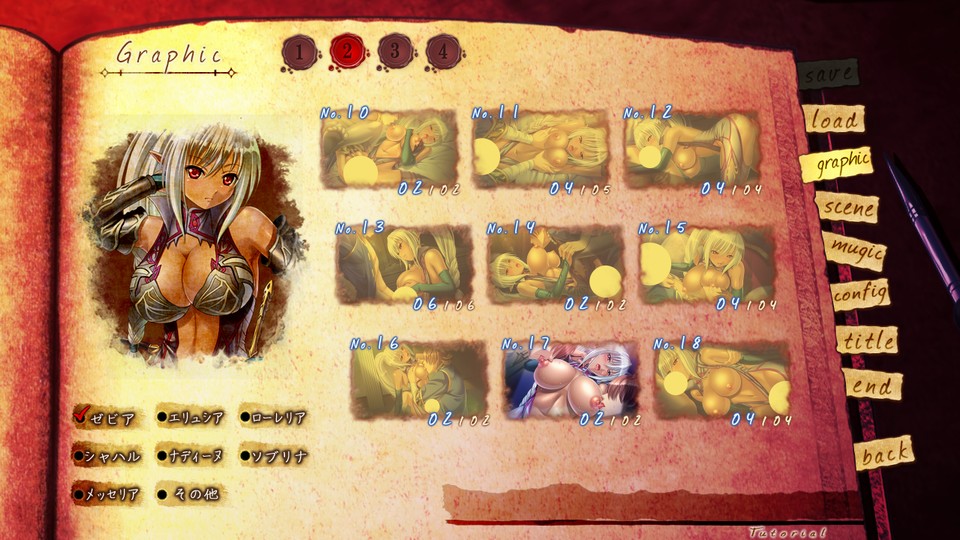Open the mugic tab
Viewport: 960px width, 540px height.
(x=856, y=250)
